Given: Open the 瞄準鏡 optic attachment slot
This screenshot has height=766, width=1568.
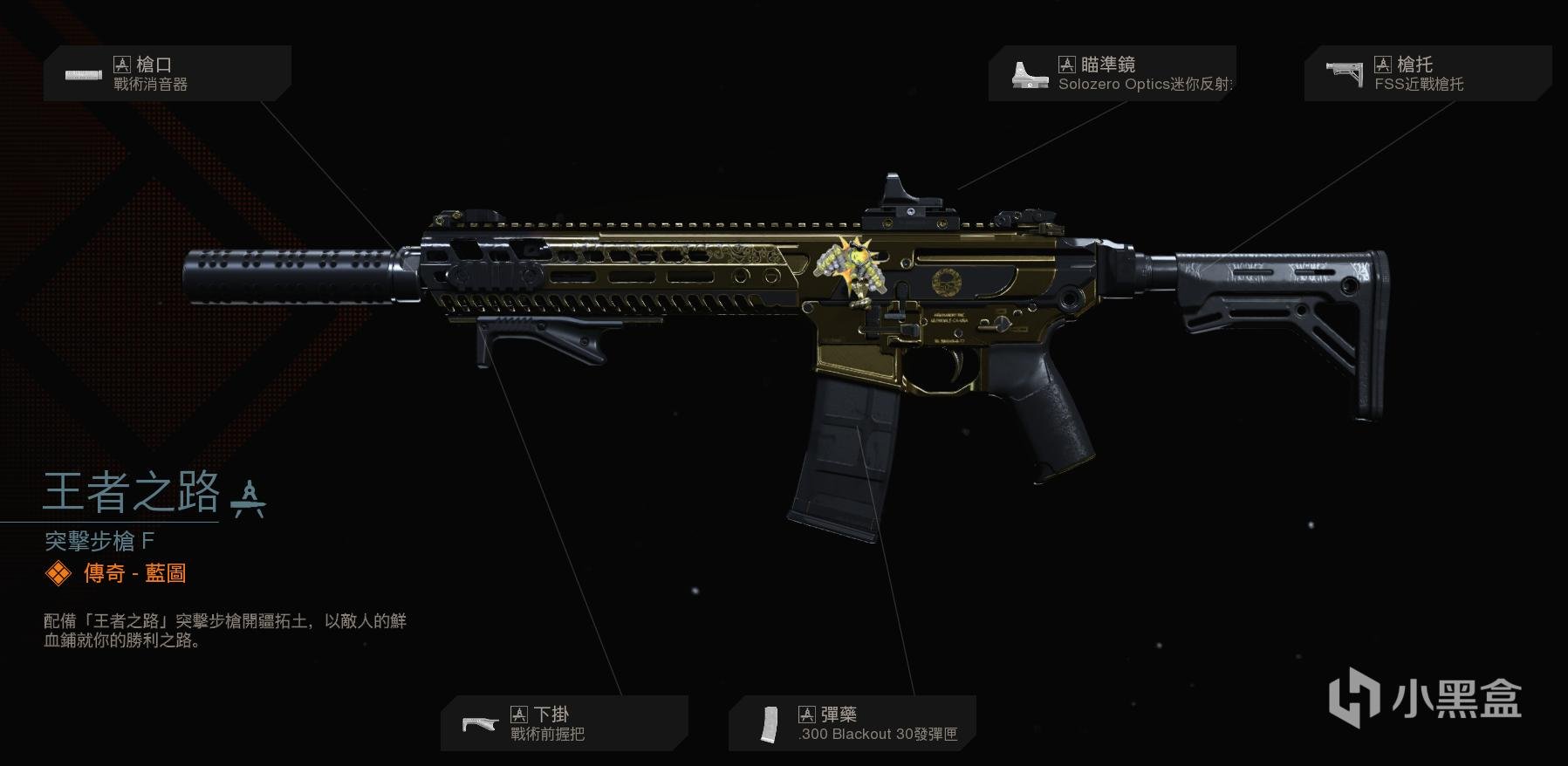Looking at the screenshot, I should pyautogui.click(x=1112, y=73).
